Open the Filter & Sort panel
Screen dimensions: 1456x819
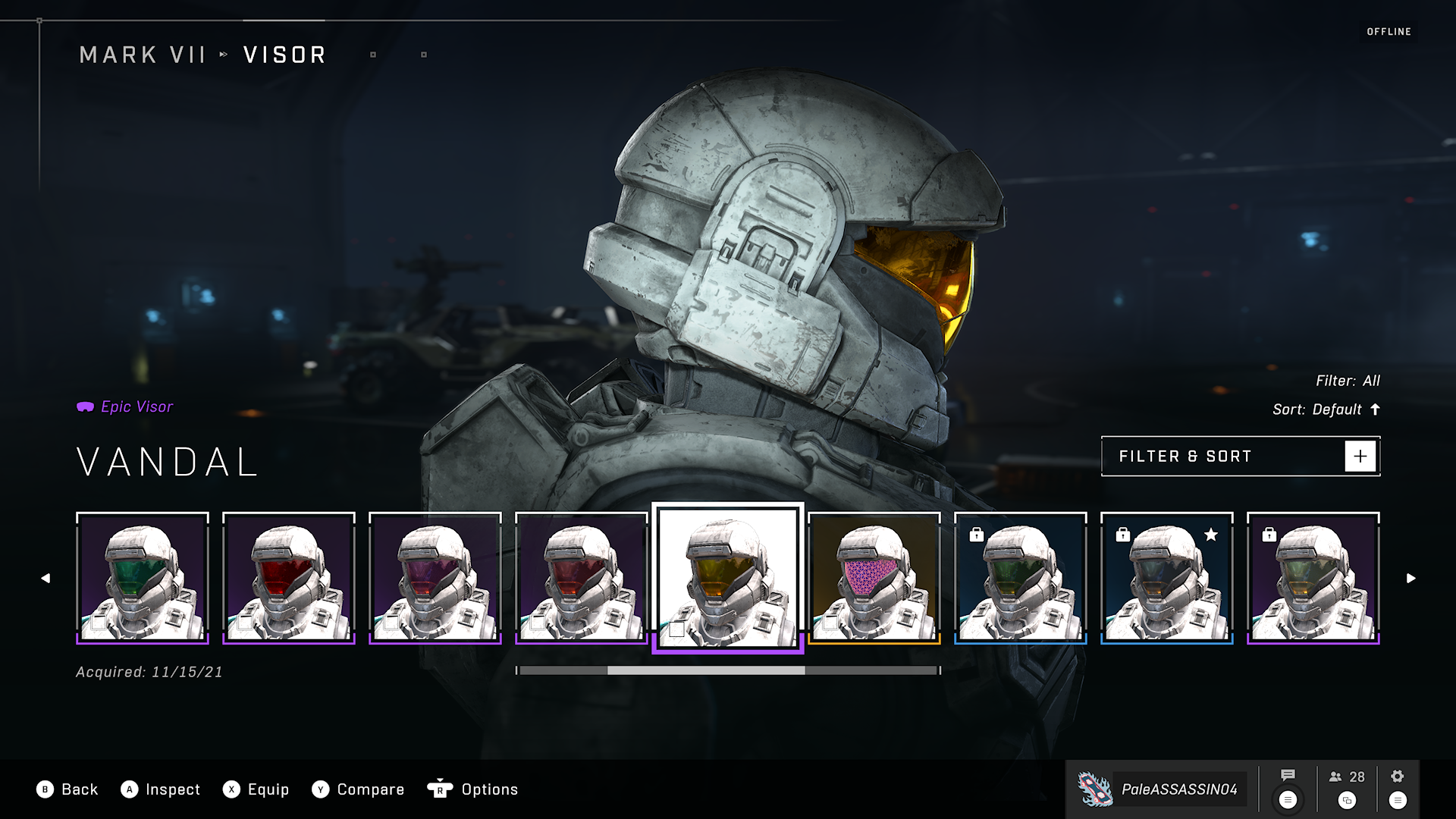point(1240,457)
